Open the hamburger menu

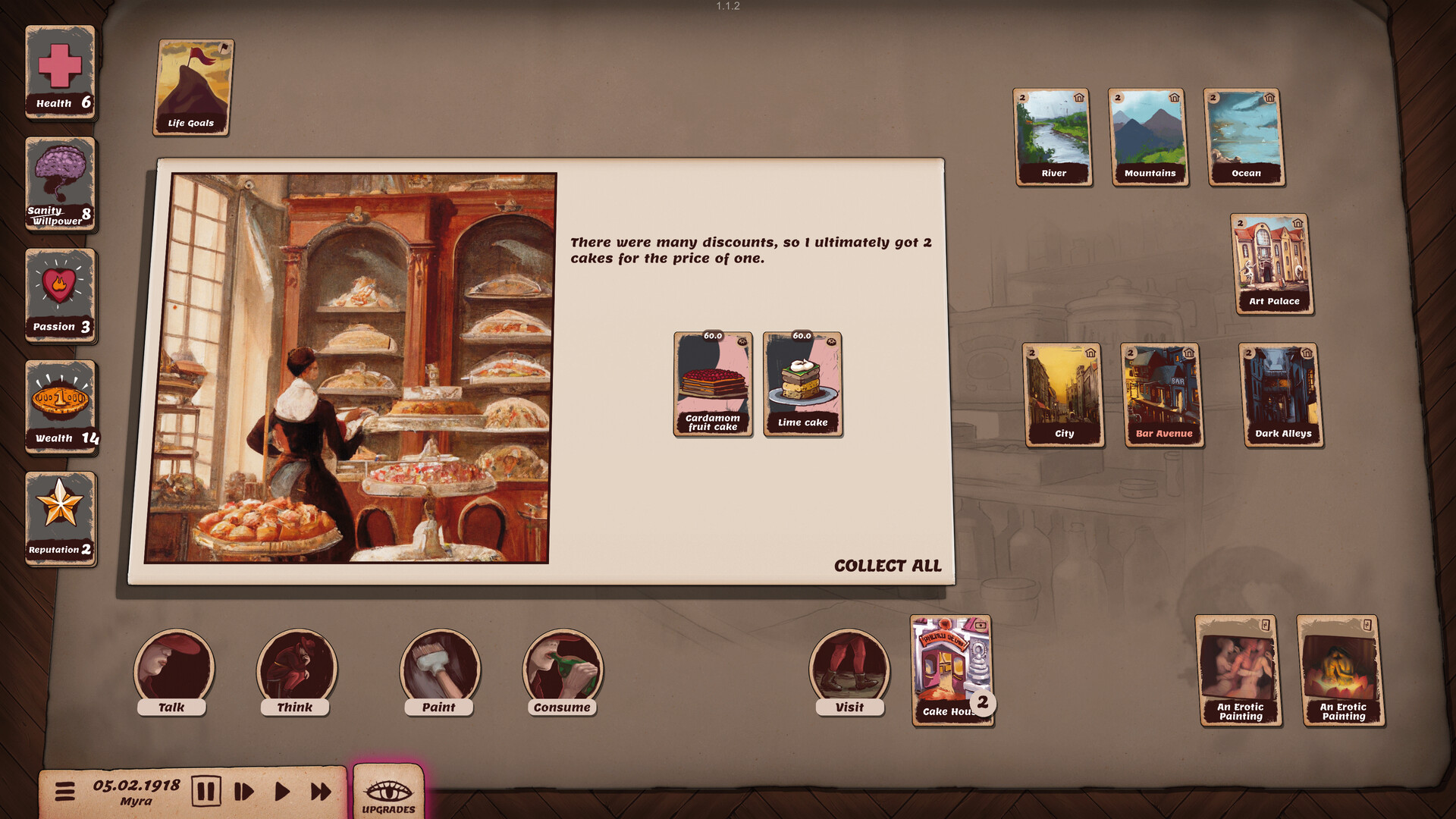click(x=67, y=790)
